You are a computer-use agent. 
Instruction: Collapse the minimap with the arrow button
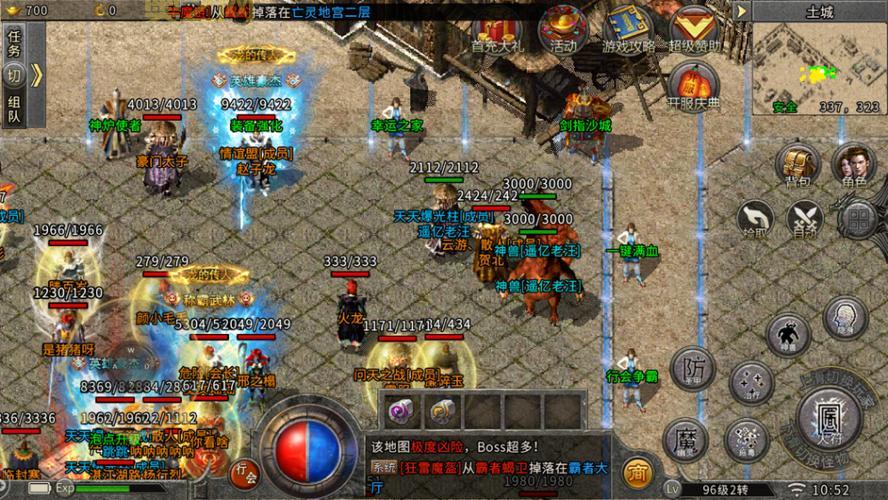[x=741, y=11]
